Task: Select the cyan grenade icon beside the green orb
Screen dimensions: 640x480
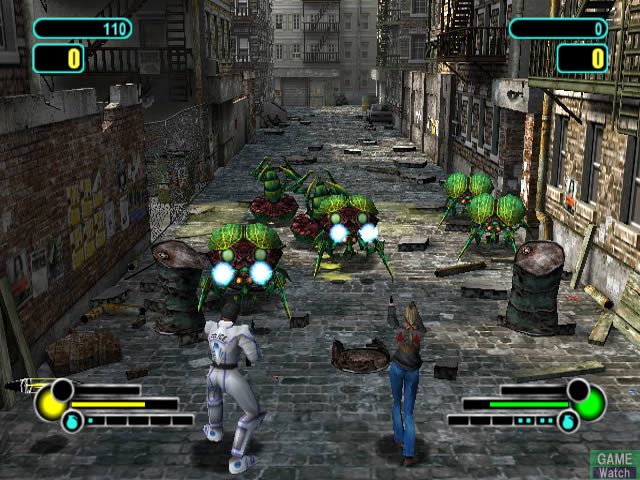Action: (x=567, y=421)
